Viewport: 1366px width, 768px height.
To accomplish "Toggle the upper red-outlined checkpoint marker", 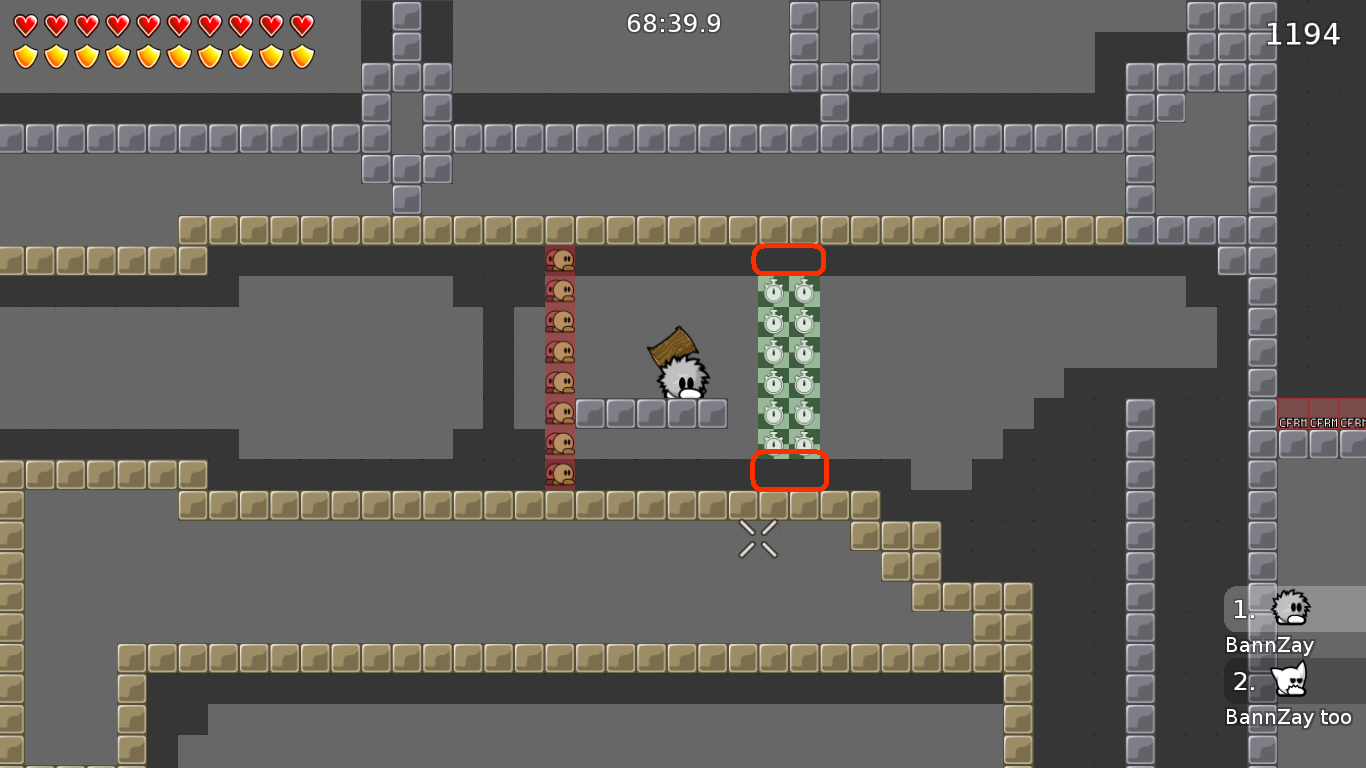I will tap(789, 259).
